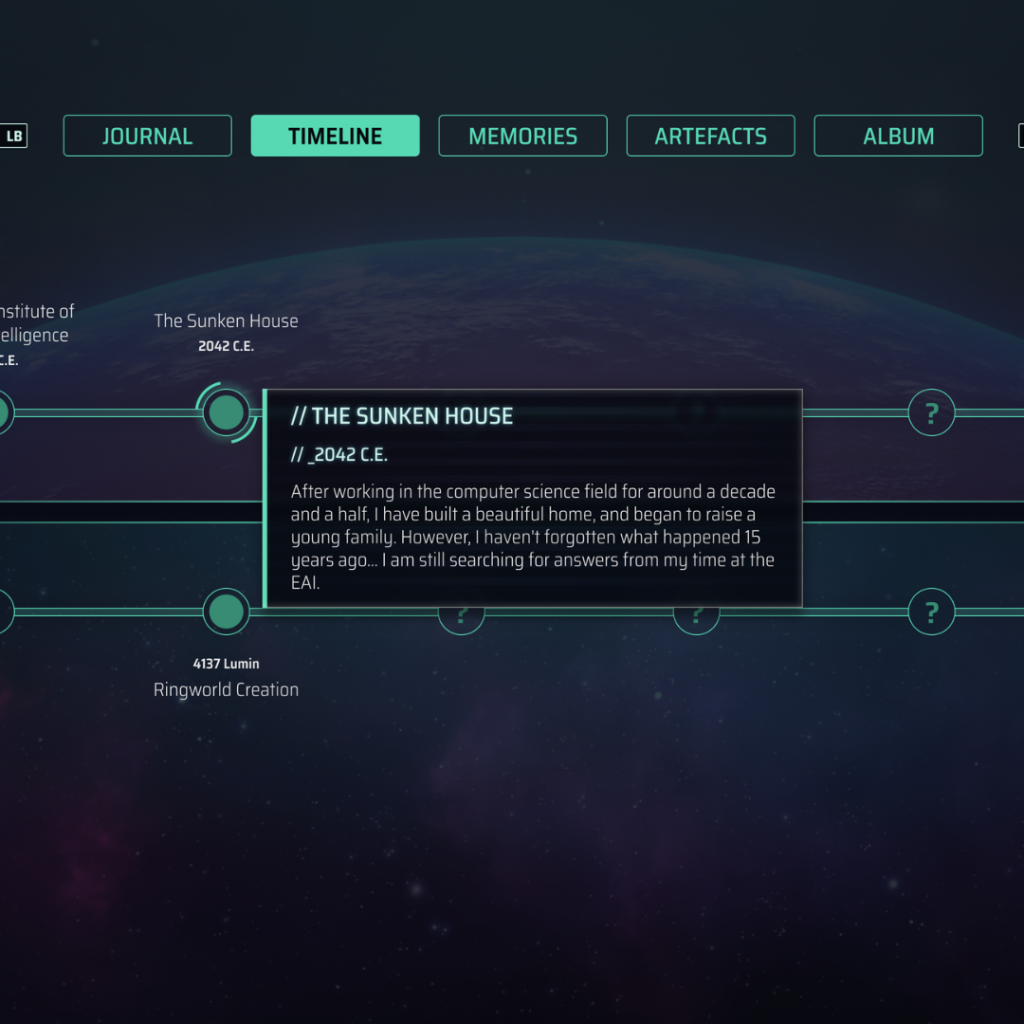Select The Sunken House timeline node
The image size is (1024, 1024).
[x=226, y=412]
